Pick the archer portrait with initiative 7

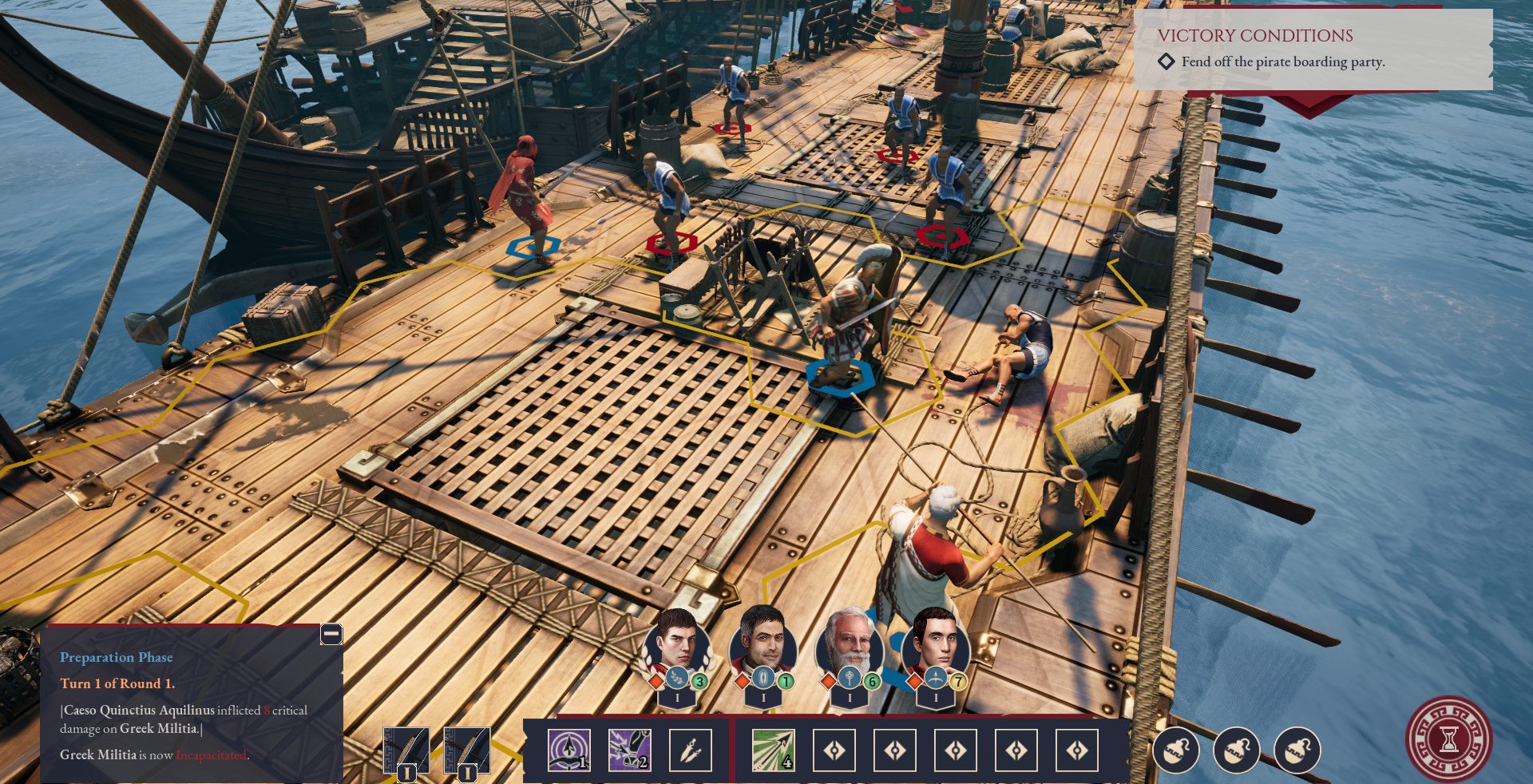935,643
